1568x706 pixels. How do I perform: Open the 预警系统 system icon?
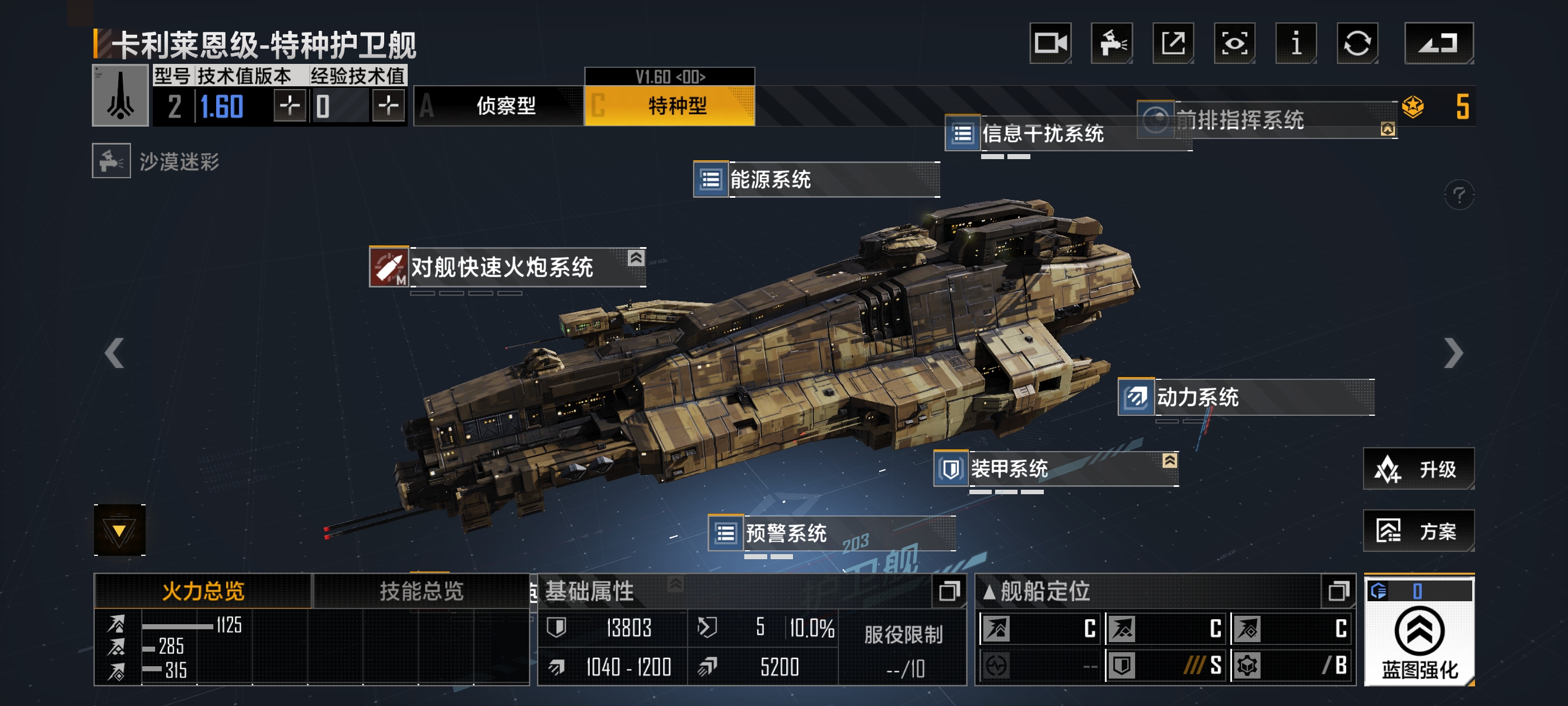(726, 532)
